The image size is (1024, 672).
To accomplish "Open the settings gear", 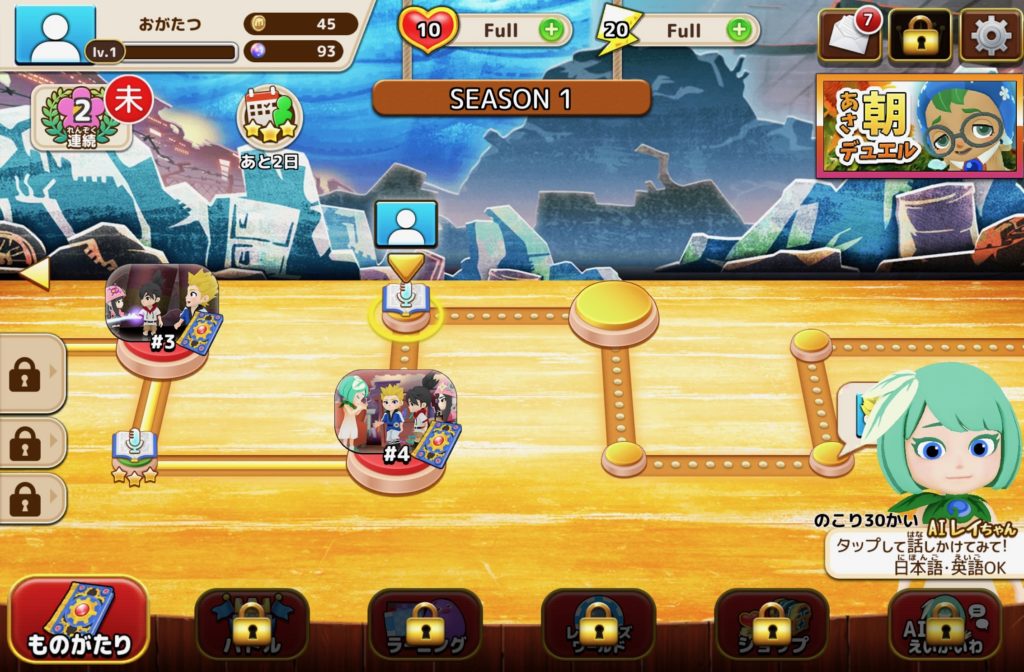I will point(990,37).
